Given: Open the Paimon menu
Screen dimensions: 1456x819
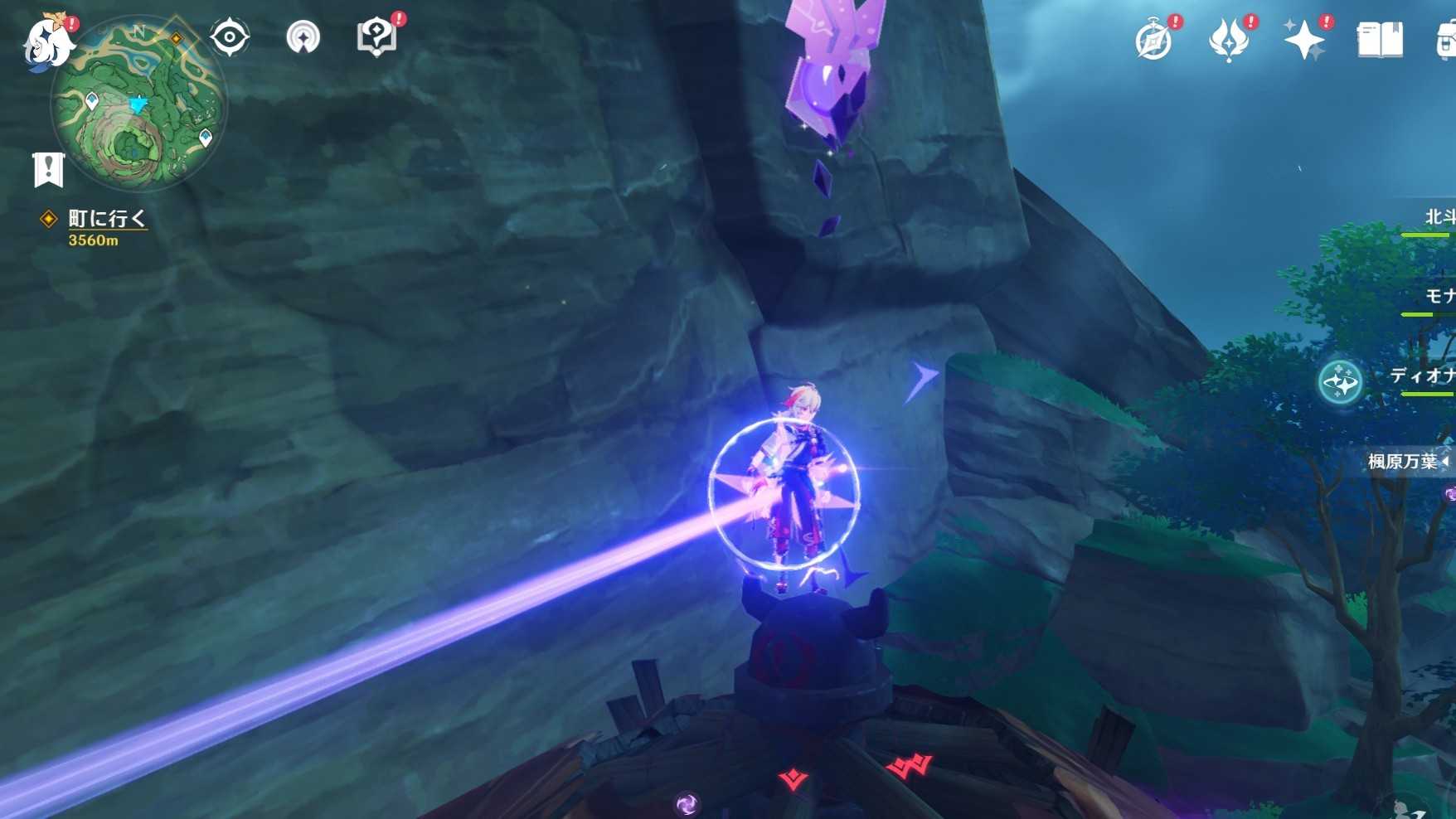Looking at the screenshot, I should coord(46,41).
